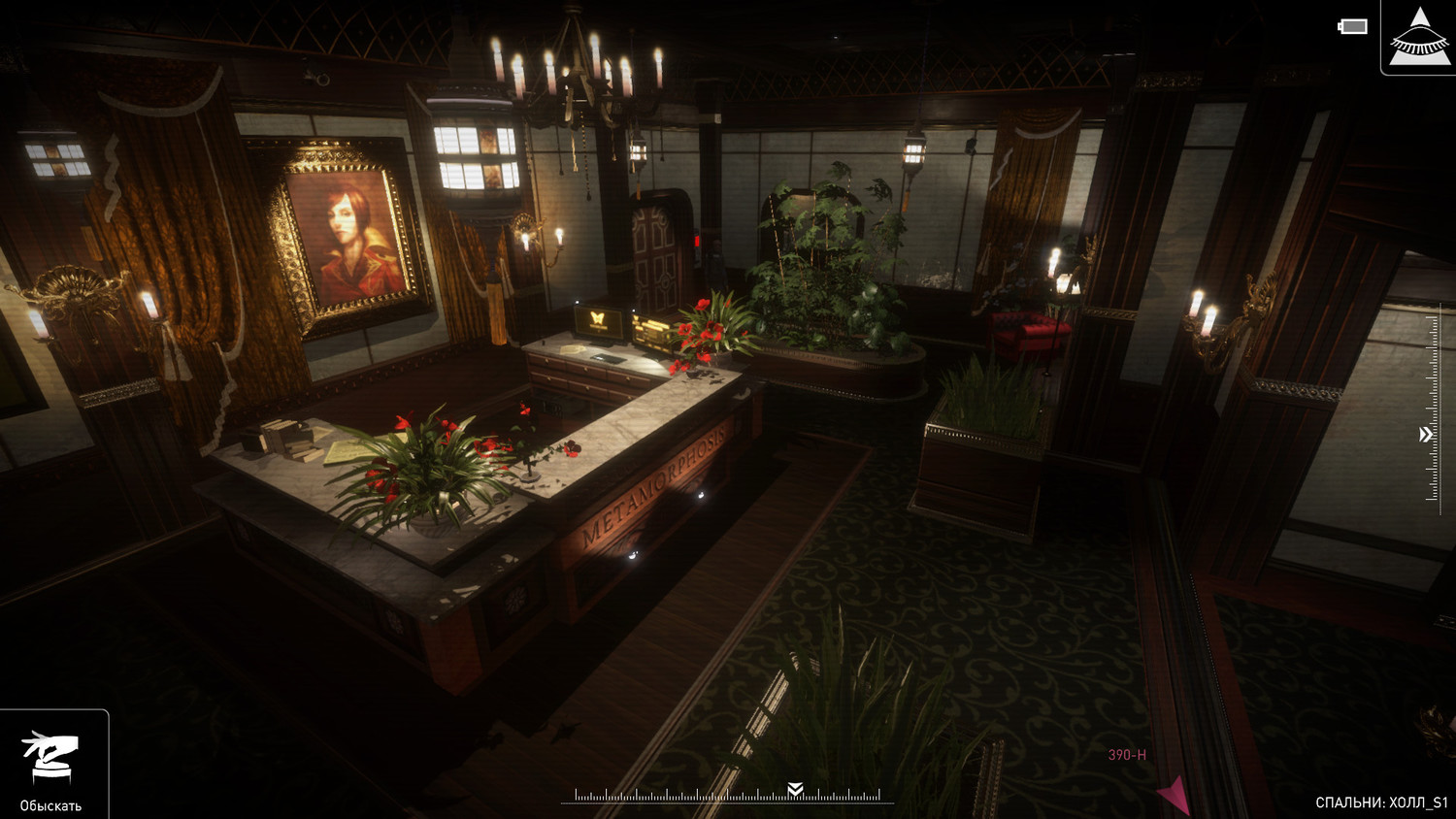Click the horizontal camera pan ruler
Screen dimensions: 1456x819
click(728, 796)
